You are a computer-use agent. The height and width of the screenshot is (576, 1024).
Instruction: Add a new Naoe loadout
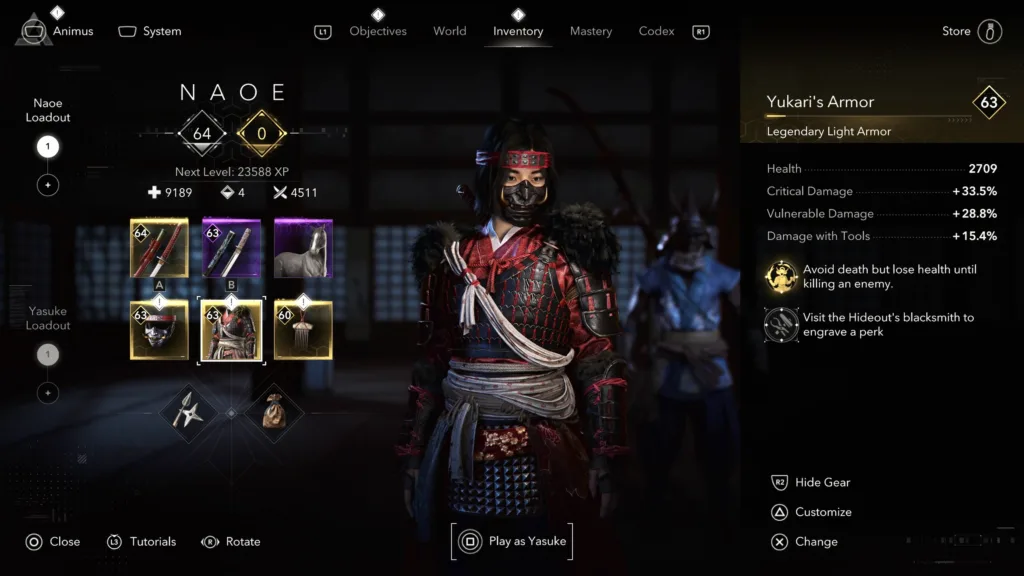48,185
